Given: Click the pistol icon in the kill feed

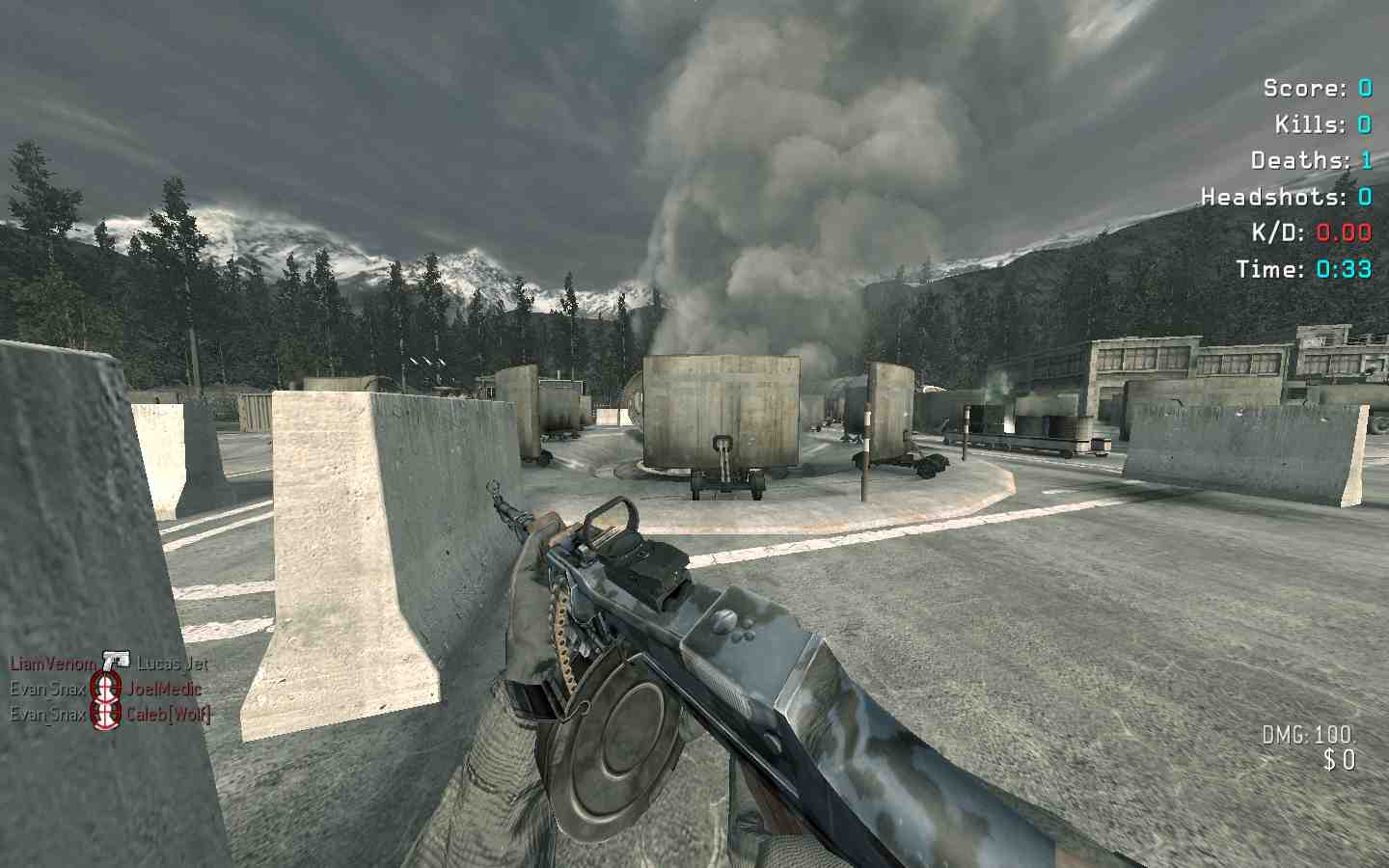Looking at the screenshot, I should coord(116,662).
